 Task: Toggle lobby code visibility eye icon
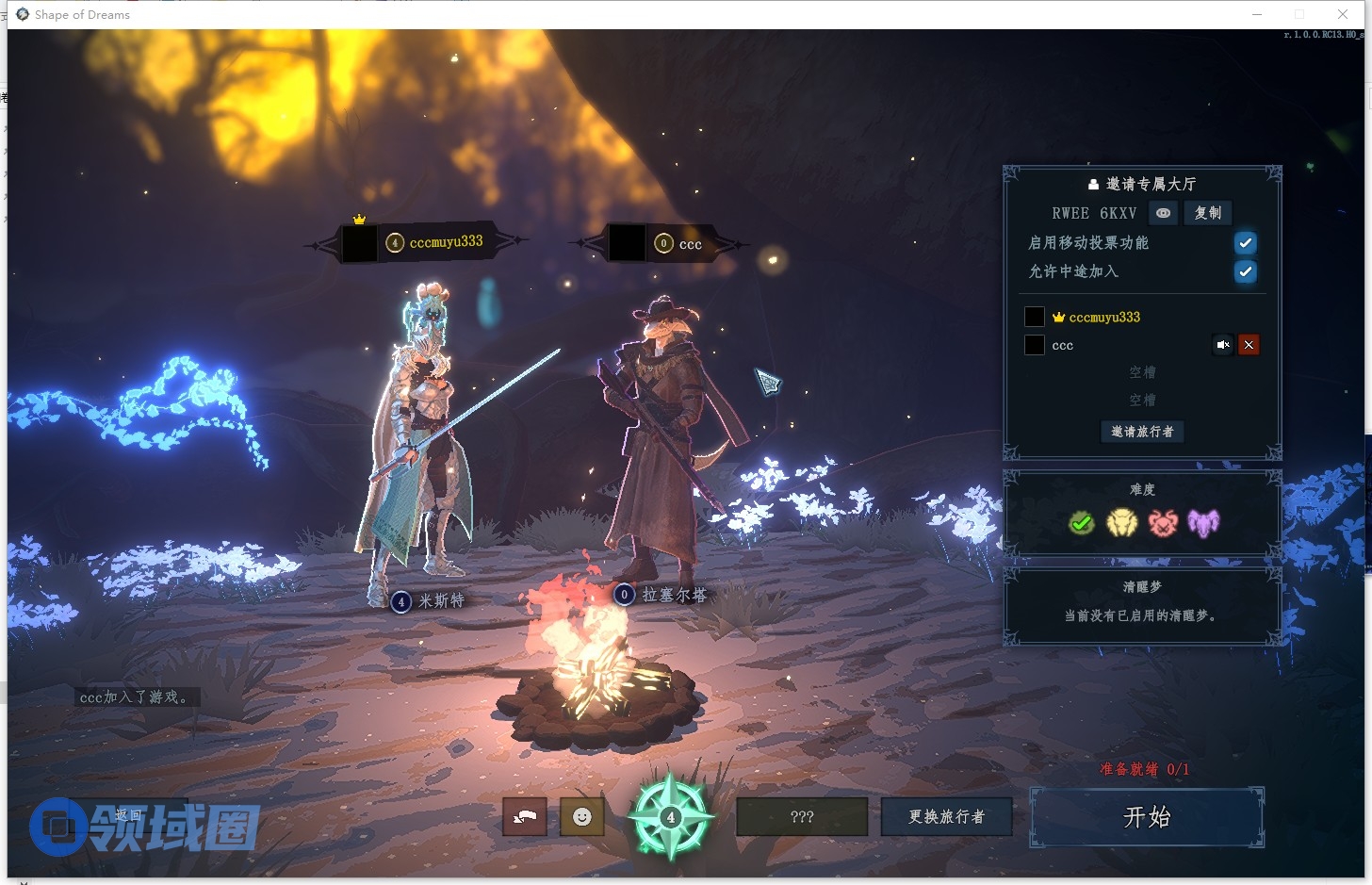click(1164, 213)
